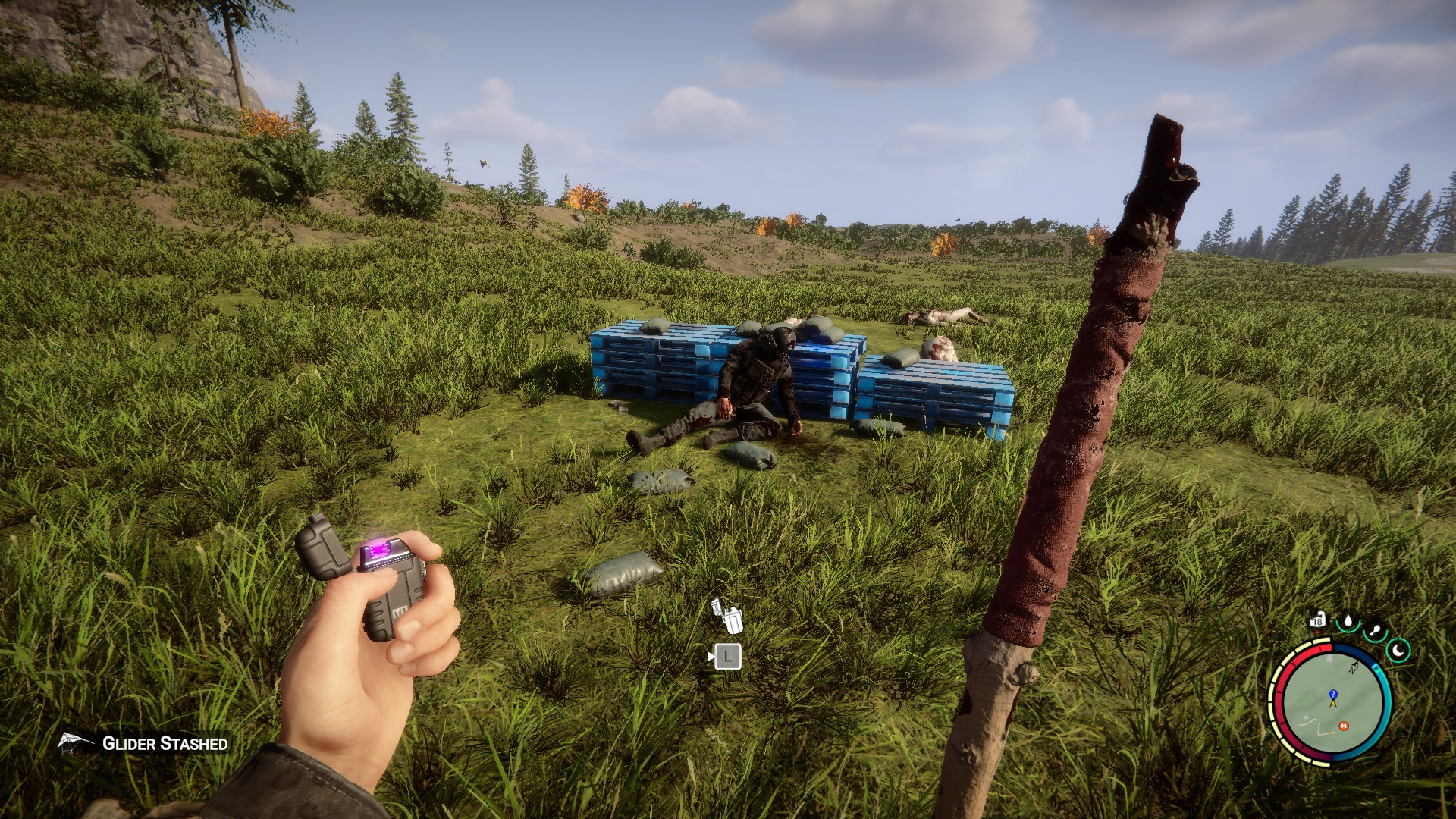Viewport: 1456px width, 819px height.
Task: Select the blue question mark map marker
Action: tap(1333, 694)
